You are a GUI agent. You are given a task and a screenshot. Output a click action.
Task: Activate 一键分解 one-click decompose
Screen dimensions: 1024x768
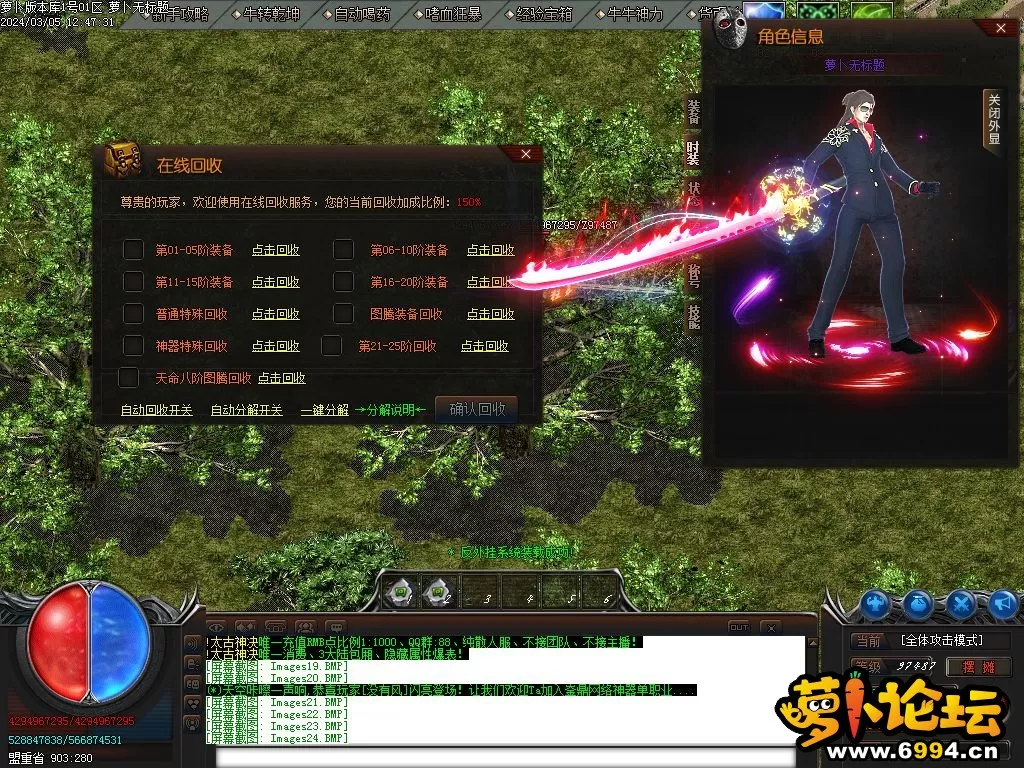click(x=324, y=410)
